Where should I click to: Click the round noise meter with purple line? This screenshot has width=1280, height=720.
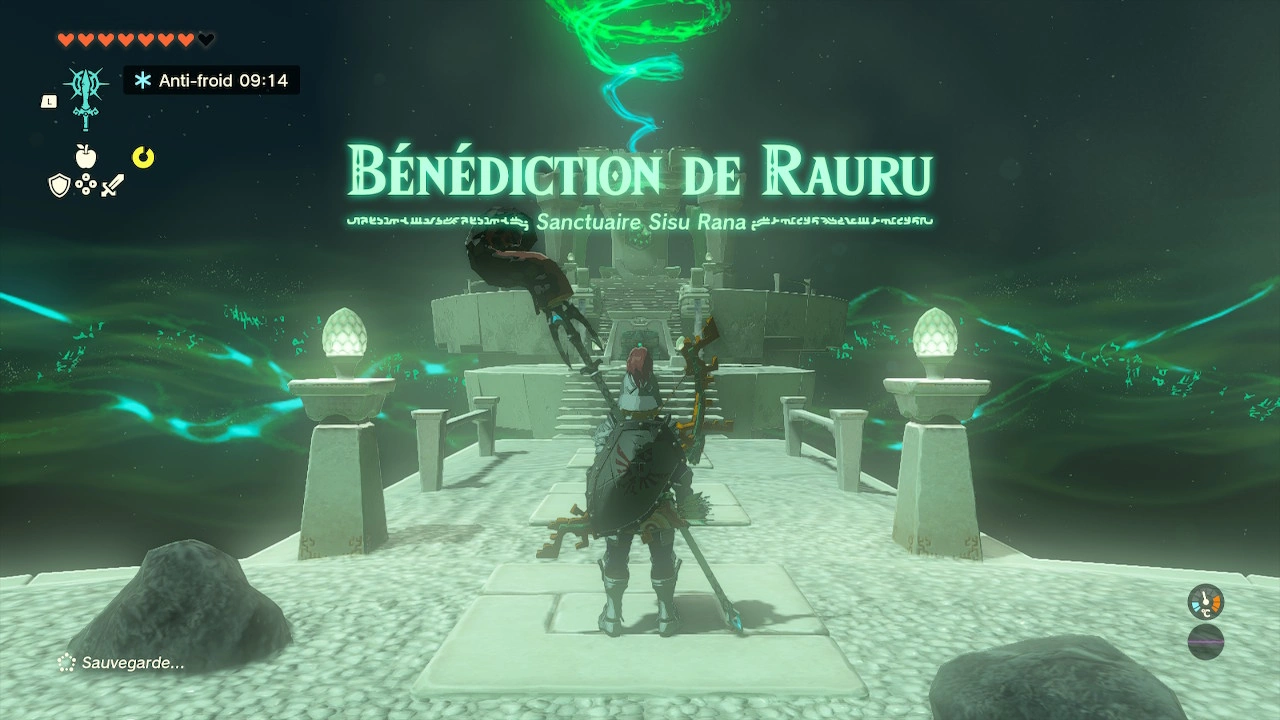1206,641
